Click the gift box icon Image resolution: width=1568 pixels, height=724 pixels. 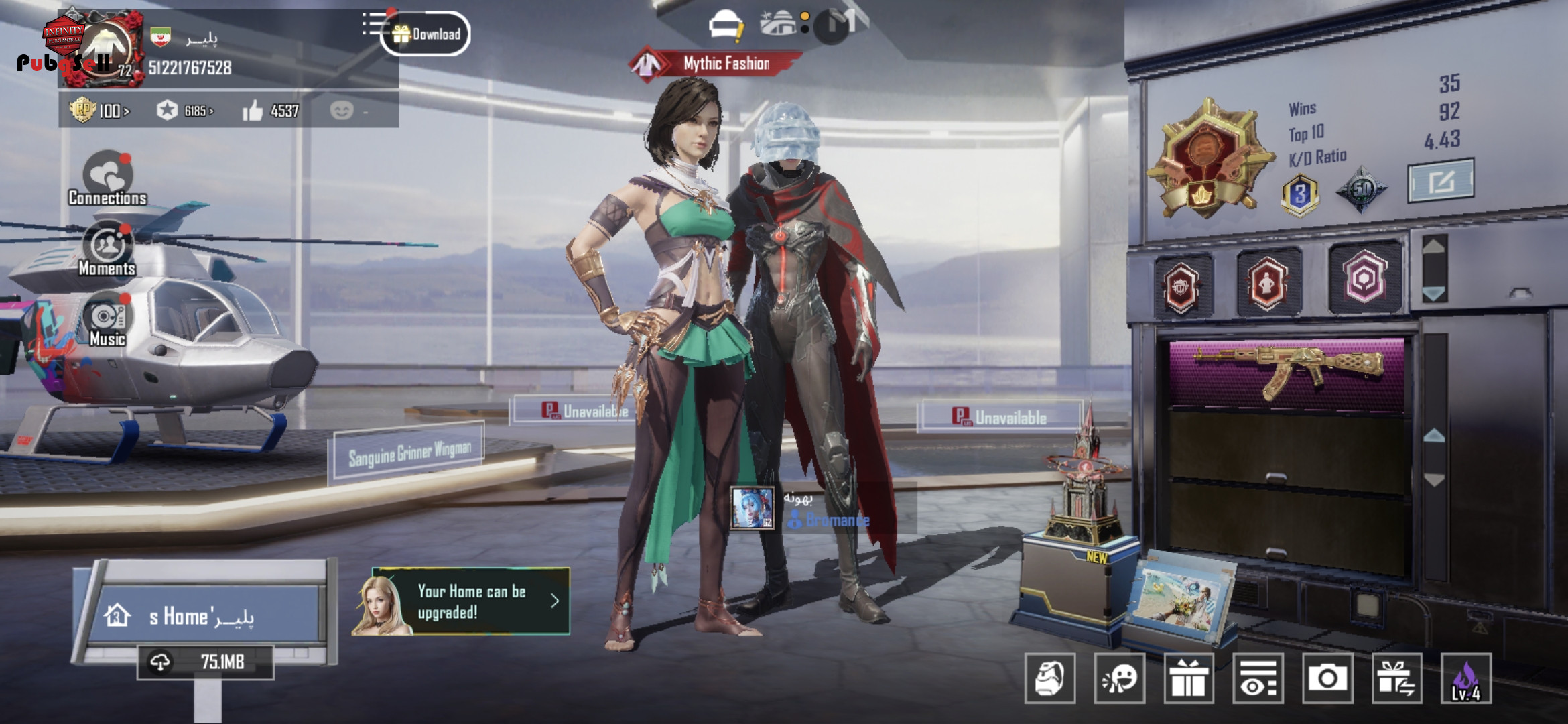(1189, 678)
